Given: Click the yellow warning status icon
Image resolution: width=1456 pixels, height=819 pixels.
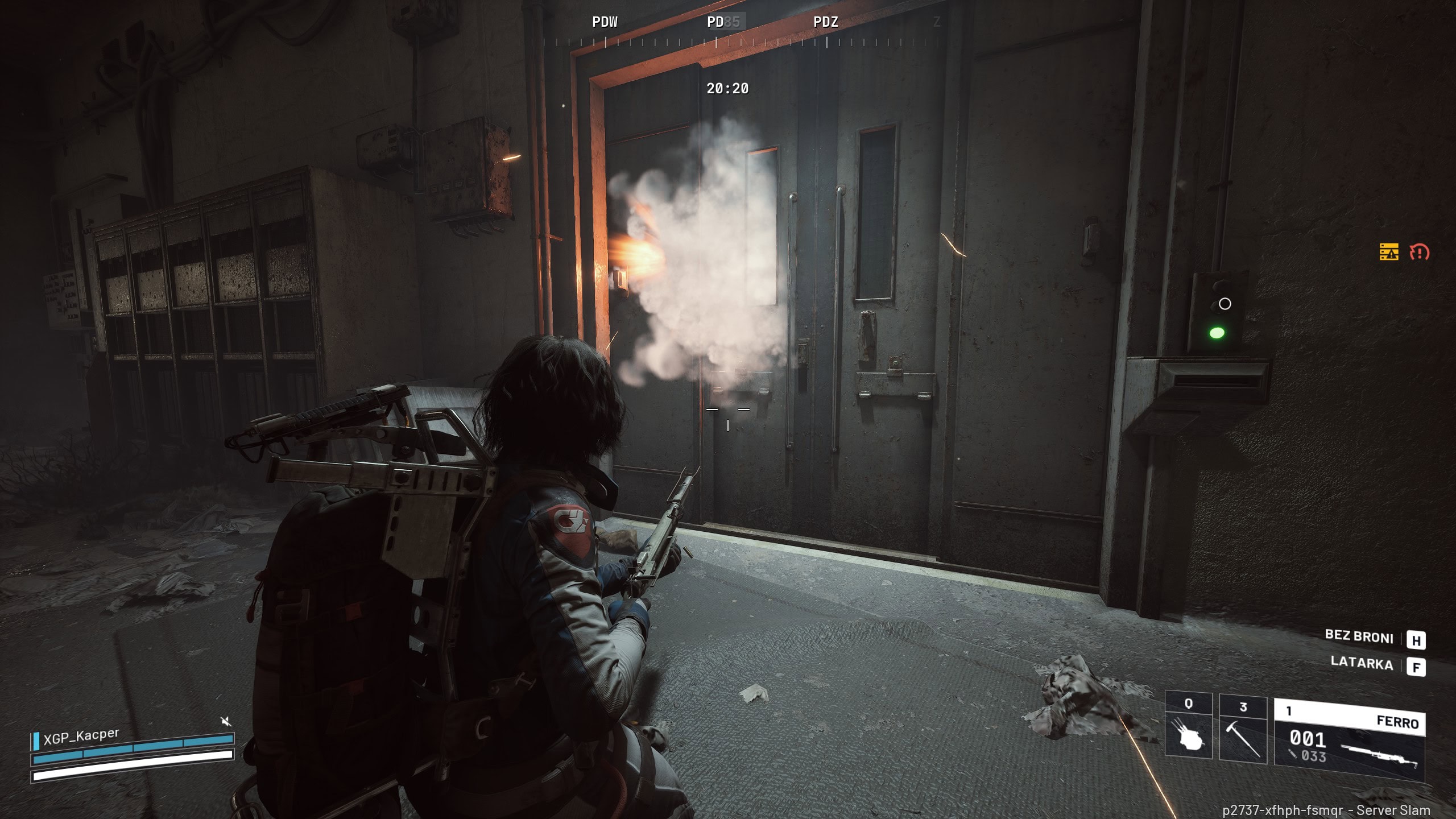Looking at the screenshot, I should [1389, 251].
